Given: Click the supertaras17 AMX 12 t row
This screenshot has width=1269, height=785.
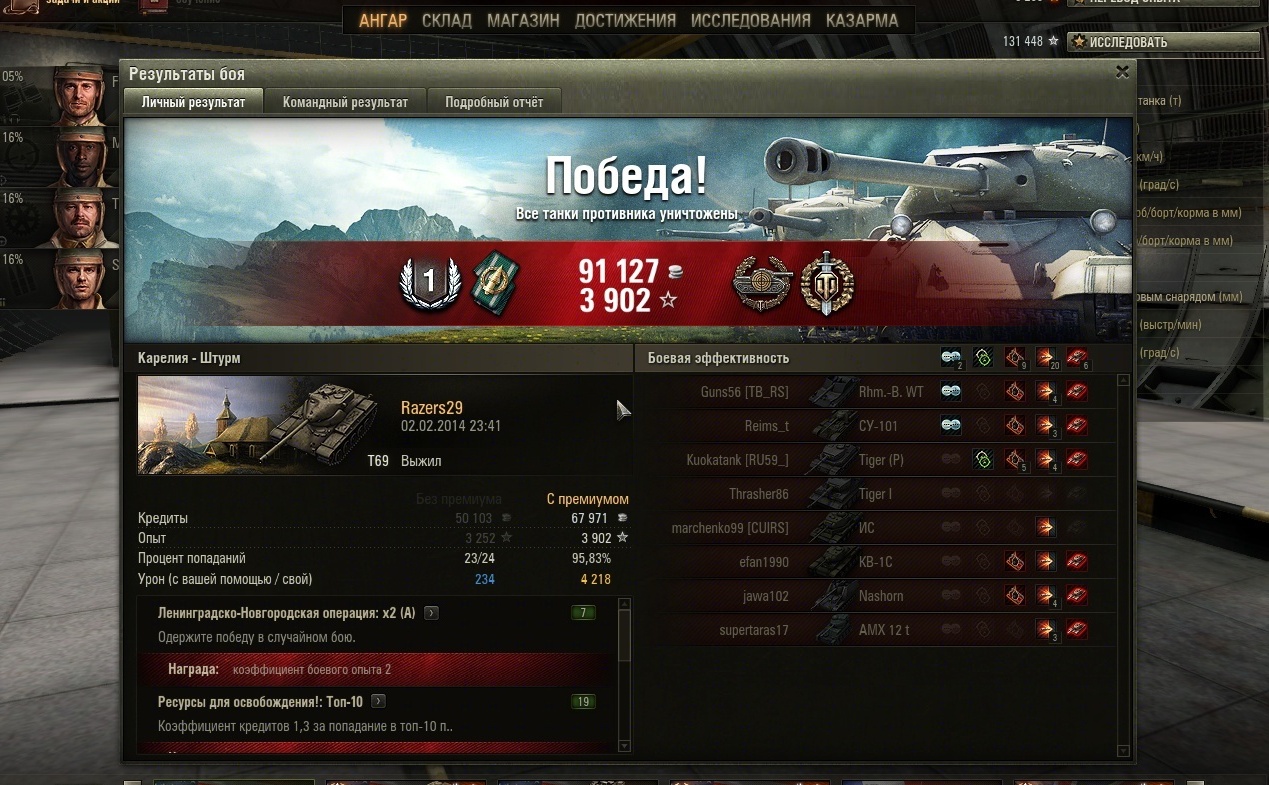Looking at the screenshot, I should (x=880, y=630).
